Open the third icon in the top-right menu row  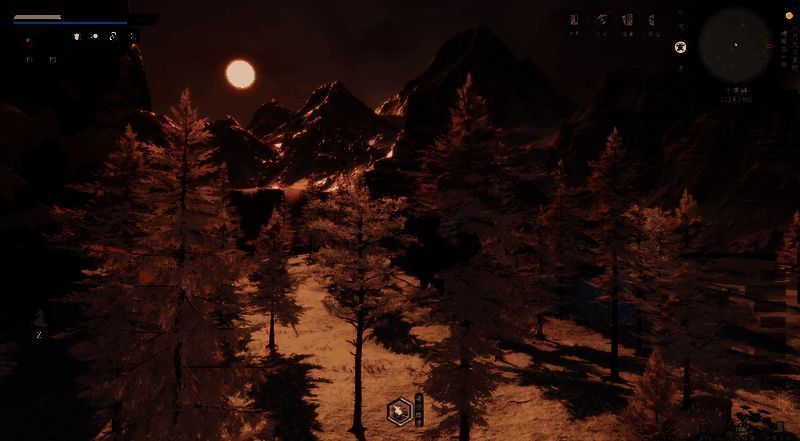(x=627, y=20)
